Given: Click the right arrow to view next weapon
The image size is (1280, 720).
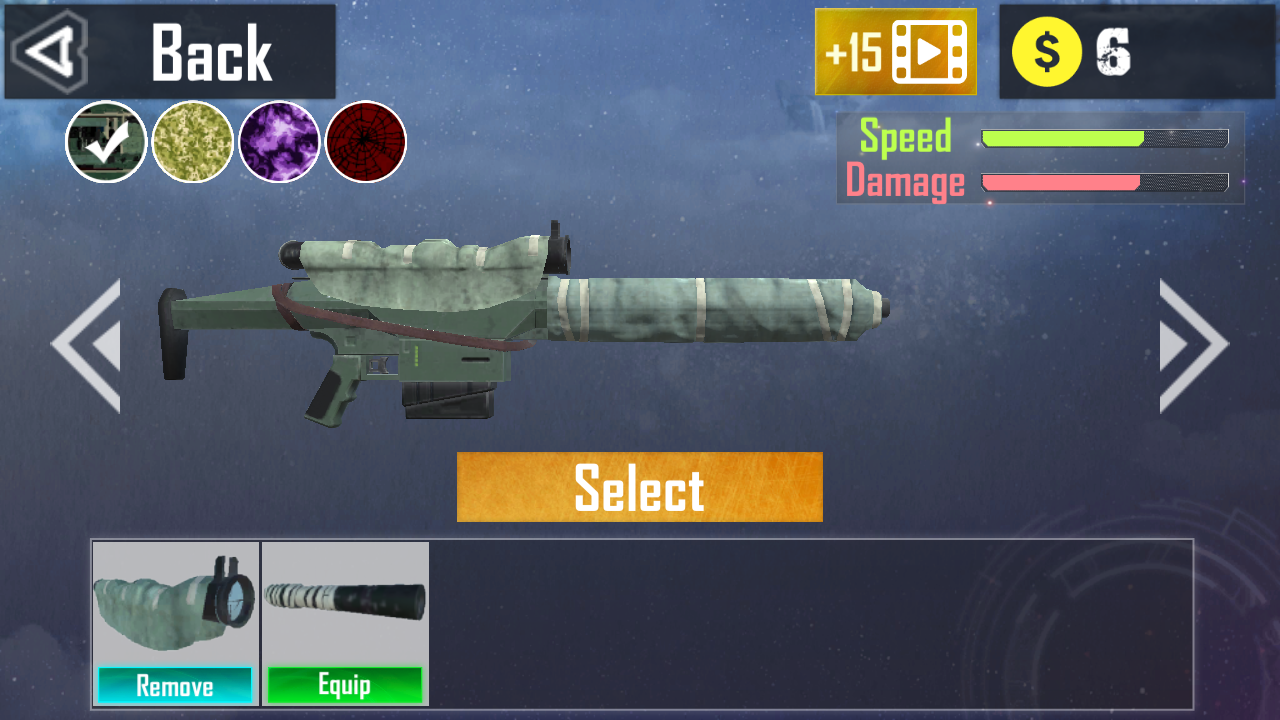Looking at the screenshot, I should 1194,343.
